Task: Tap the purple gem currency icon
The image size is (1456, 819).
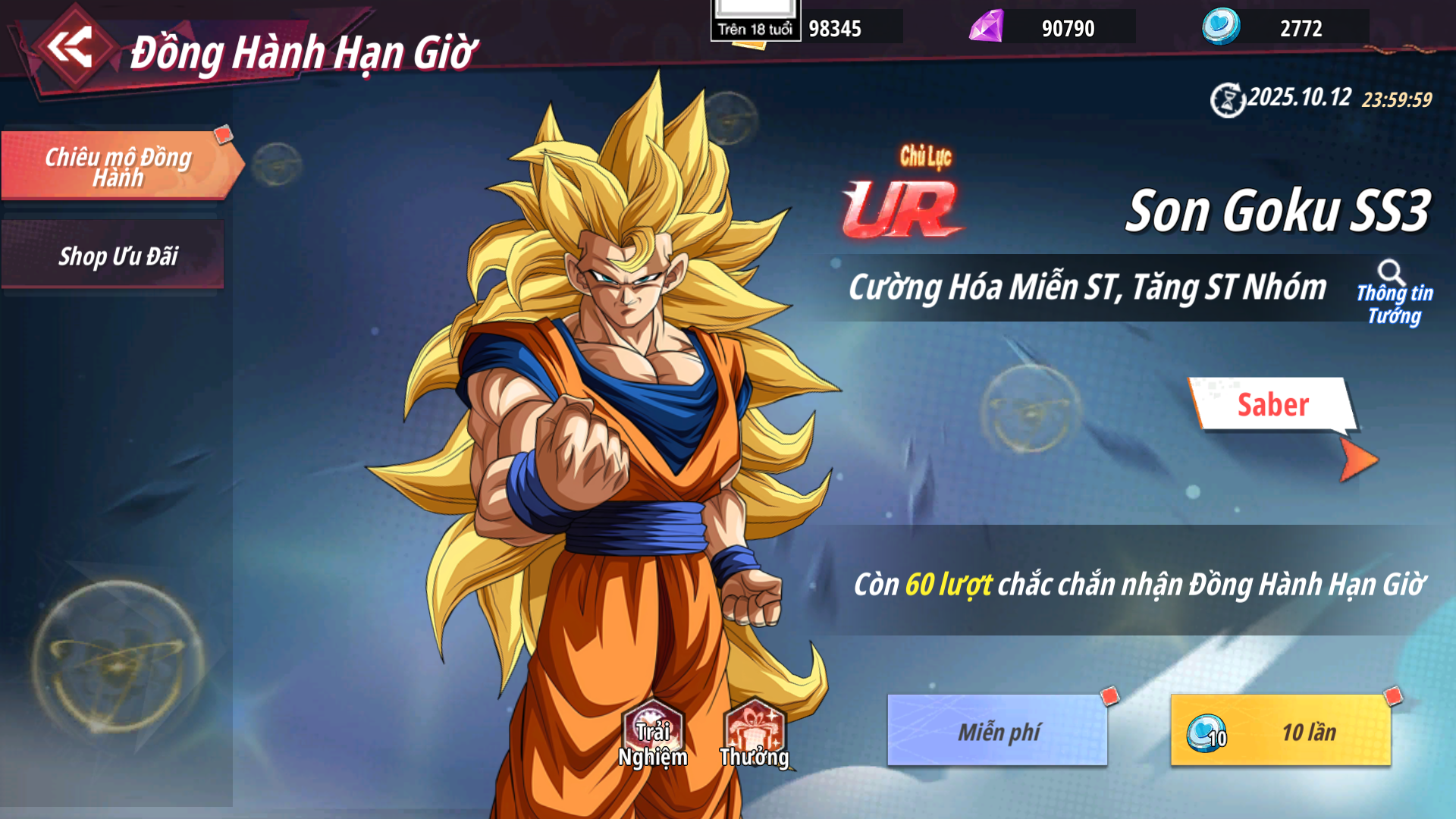Action: [987, 27]
